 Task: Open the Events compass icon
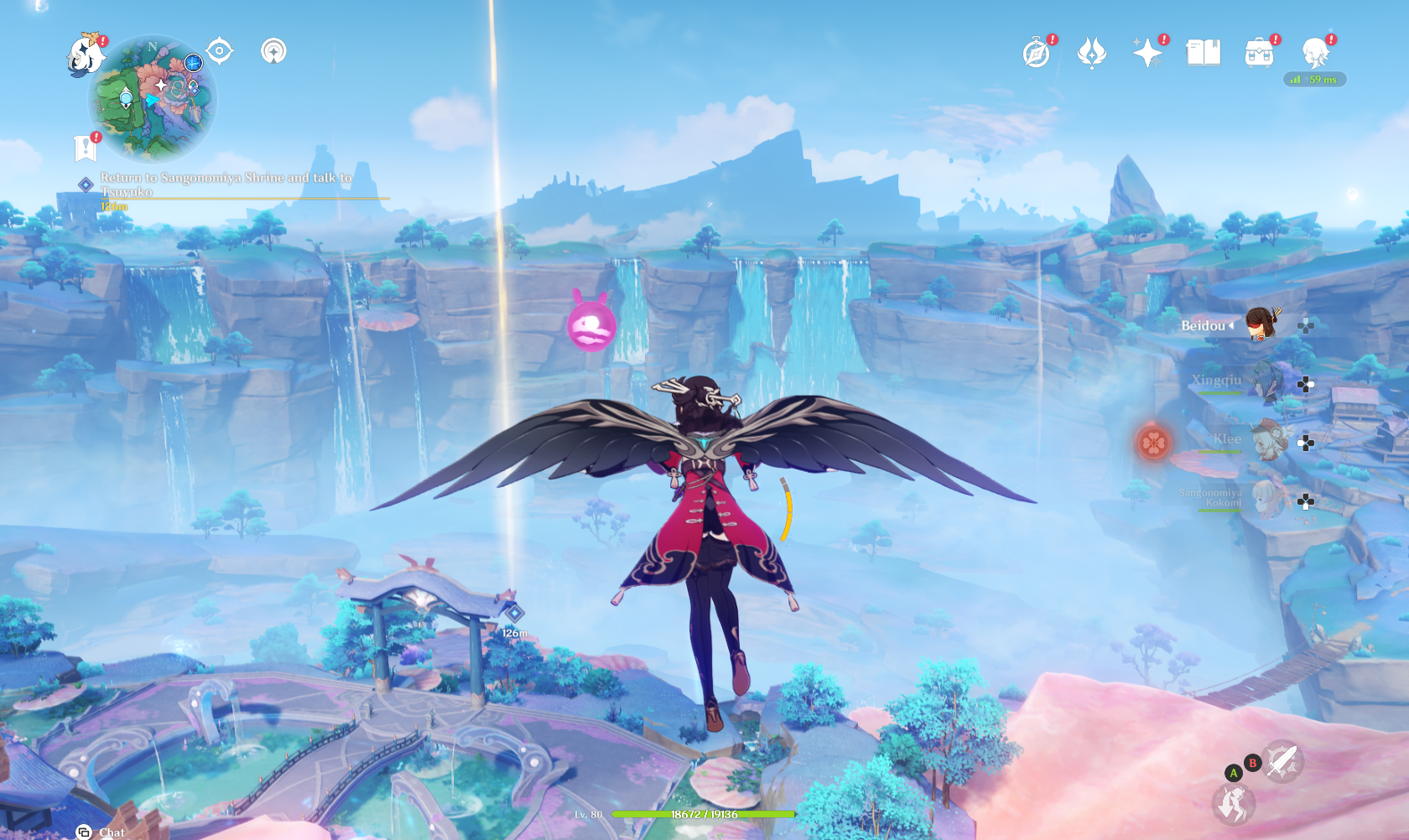coord(1037,53)
